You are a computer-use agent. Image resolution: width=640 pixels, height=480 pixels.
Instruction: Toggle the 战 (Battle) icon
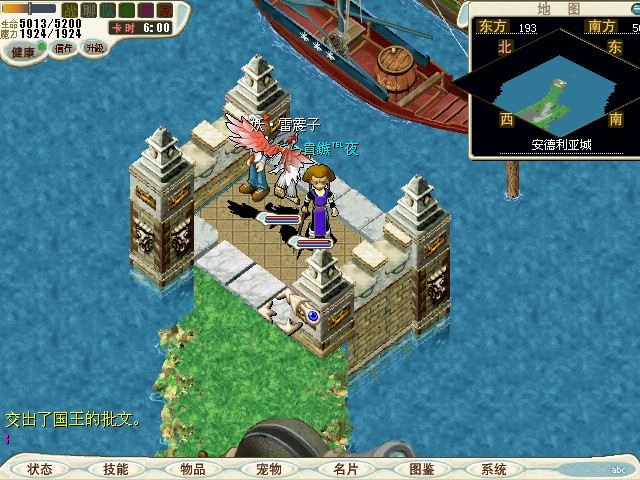point(70,10)
